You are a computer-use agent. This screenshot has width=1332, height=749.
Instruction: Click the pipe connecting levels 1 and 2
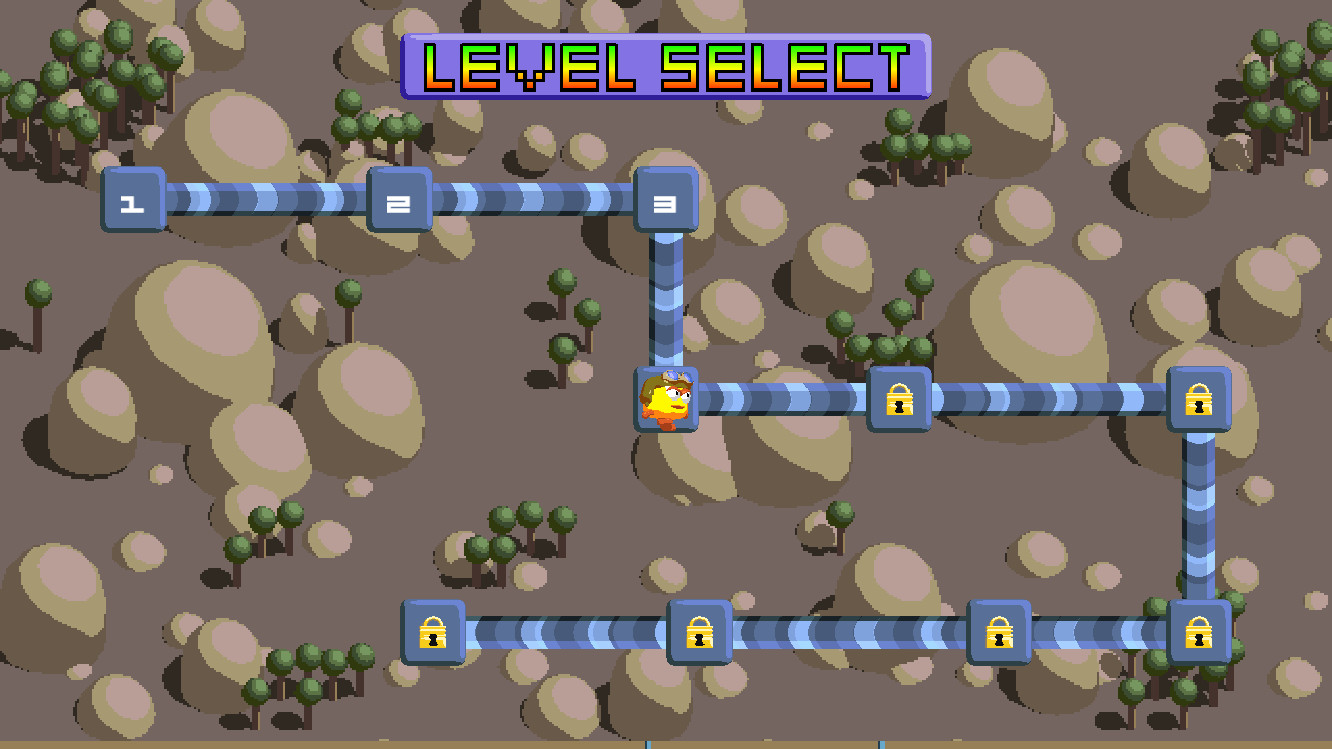tap(265, 200)
